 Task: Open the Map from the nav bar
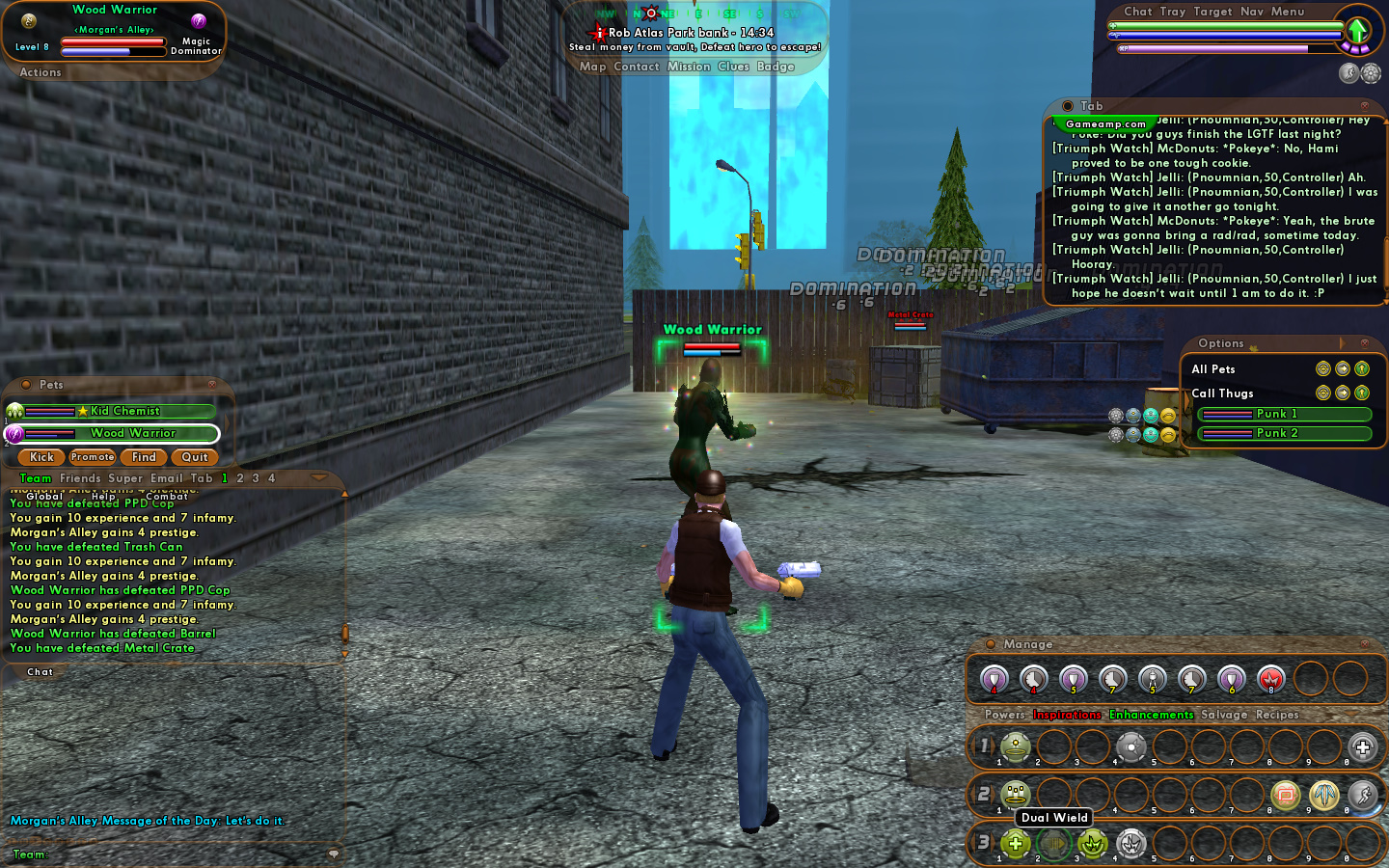(x=592, y=67)
